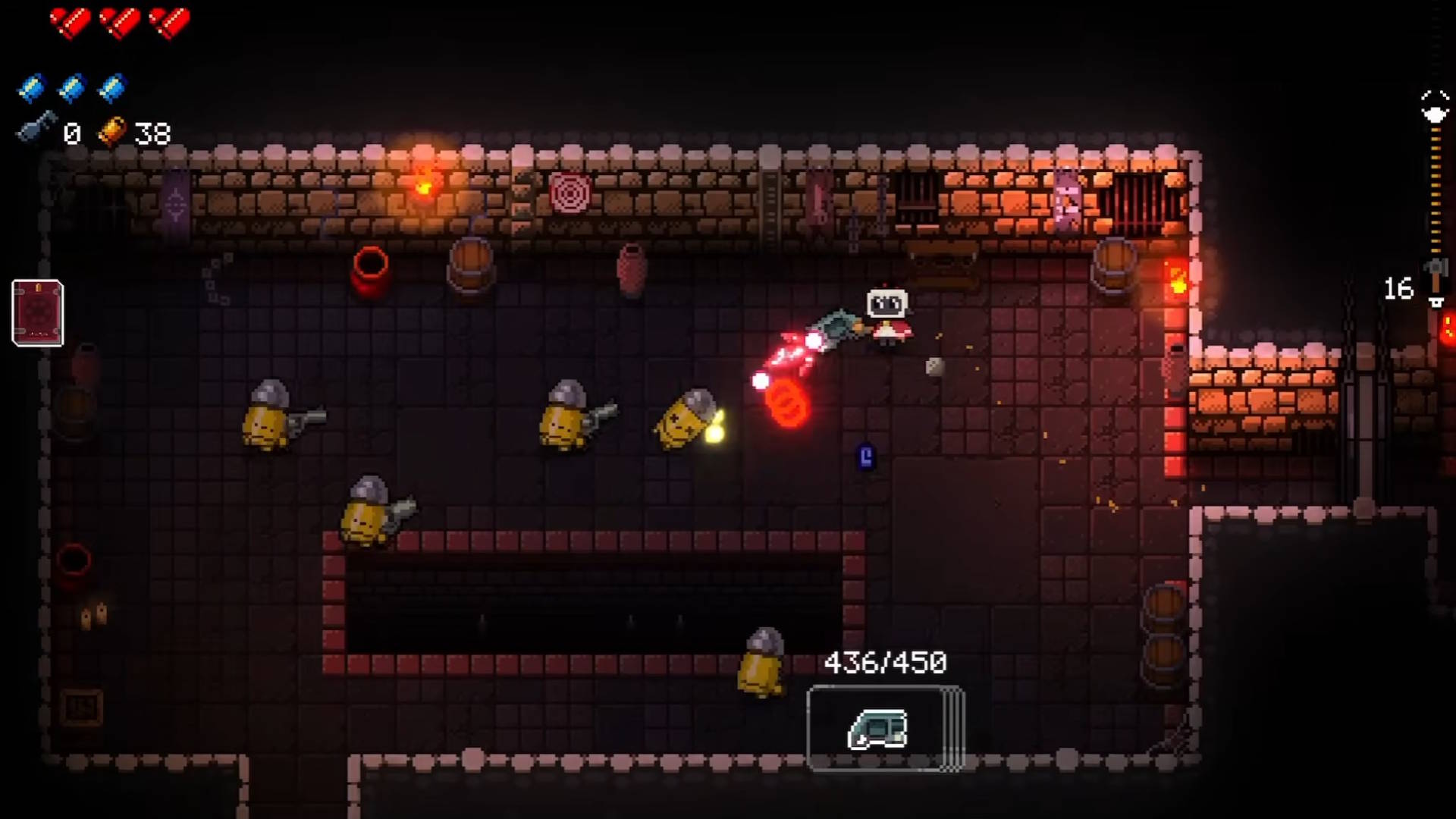
Task: Click the first red heart in the health display
Action: click(x=71, y=23)
